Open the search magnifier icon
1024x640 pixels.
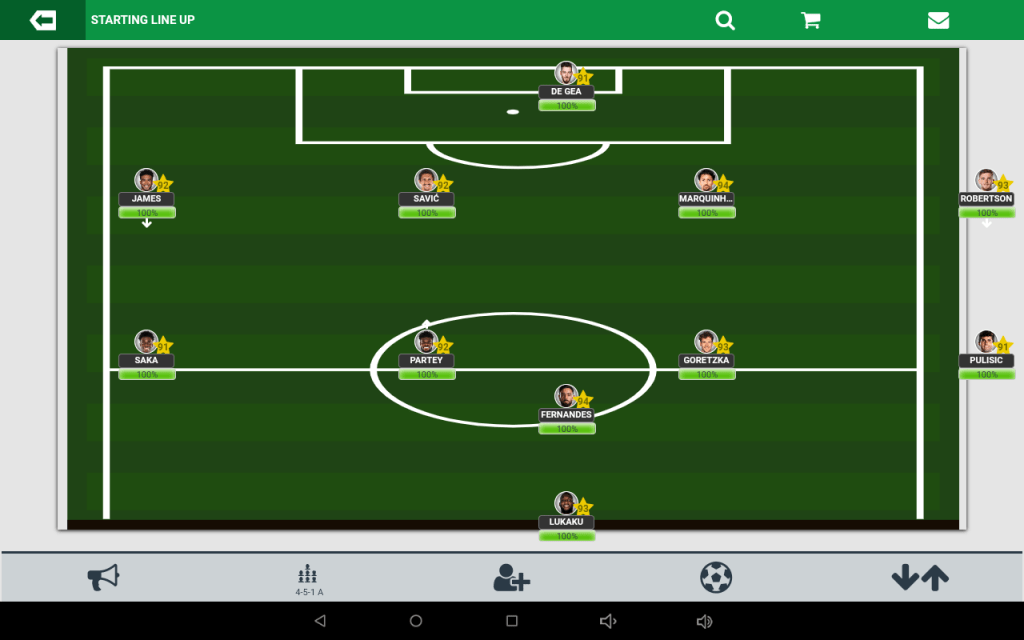coord(725,20)
